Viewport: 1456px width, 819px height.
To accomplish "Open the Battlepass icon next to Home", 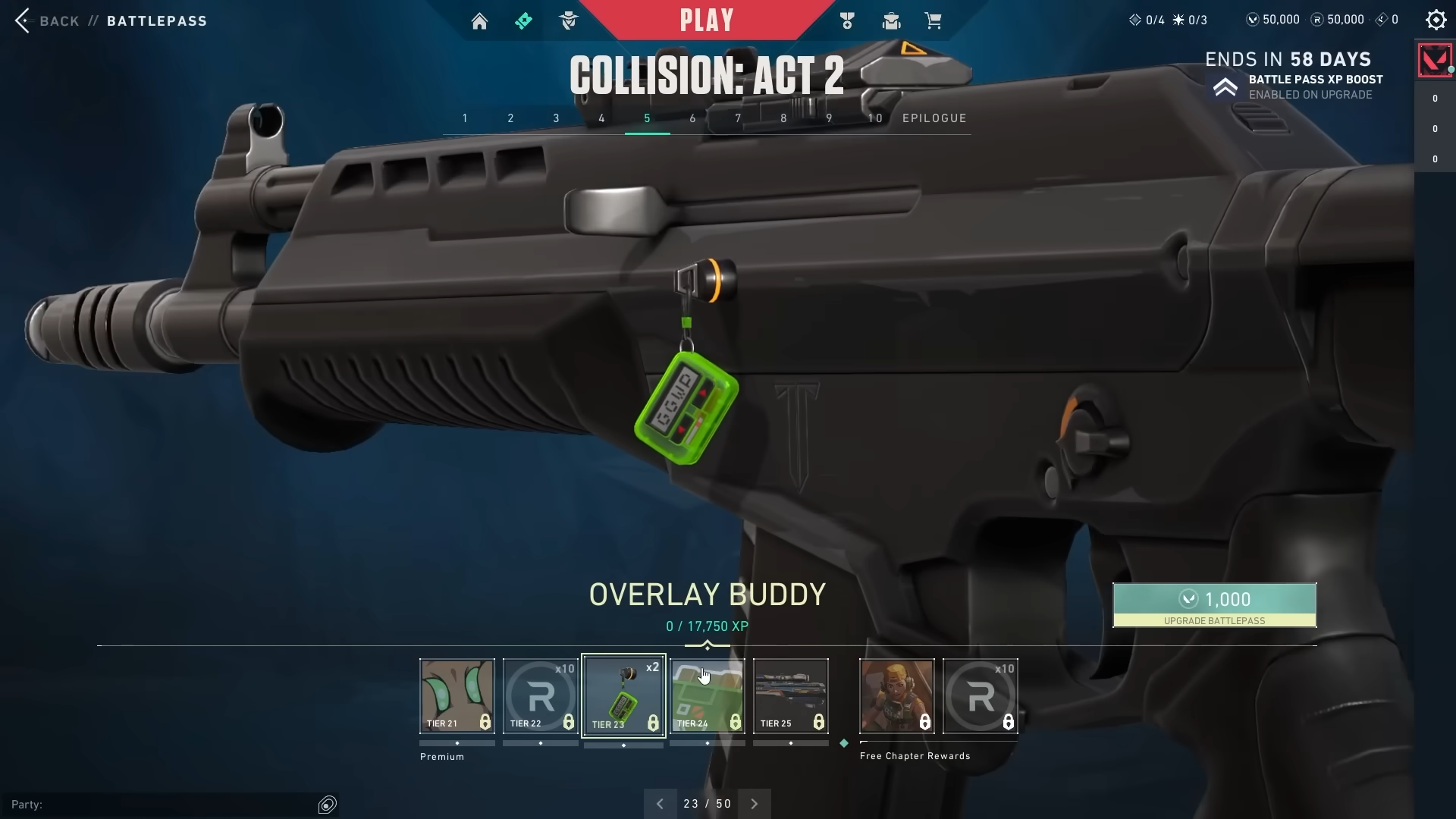I will click(x=524, y=20).
